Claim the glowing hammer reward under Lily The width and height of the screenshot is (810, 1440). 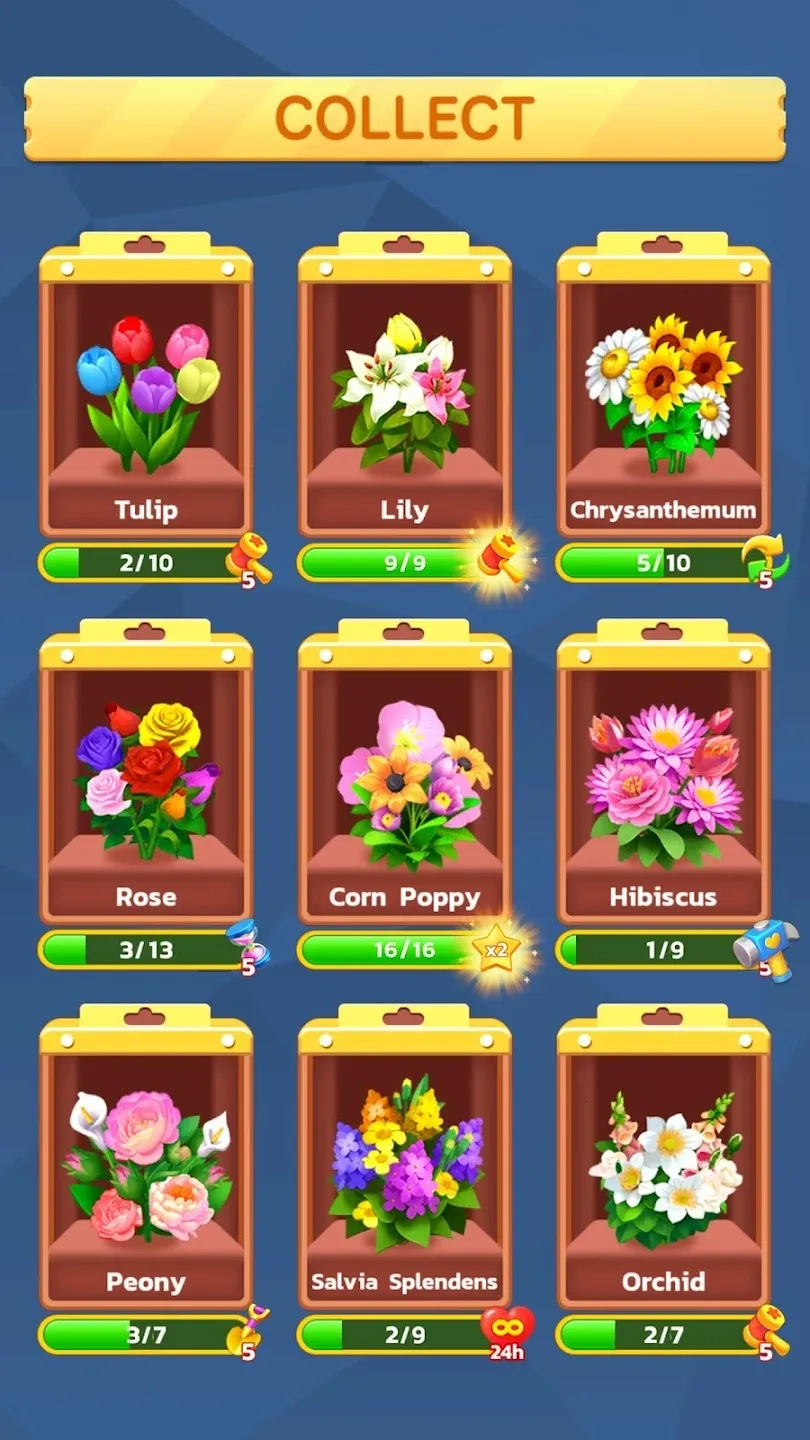point(498,558)
